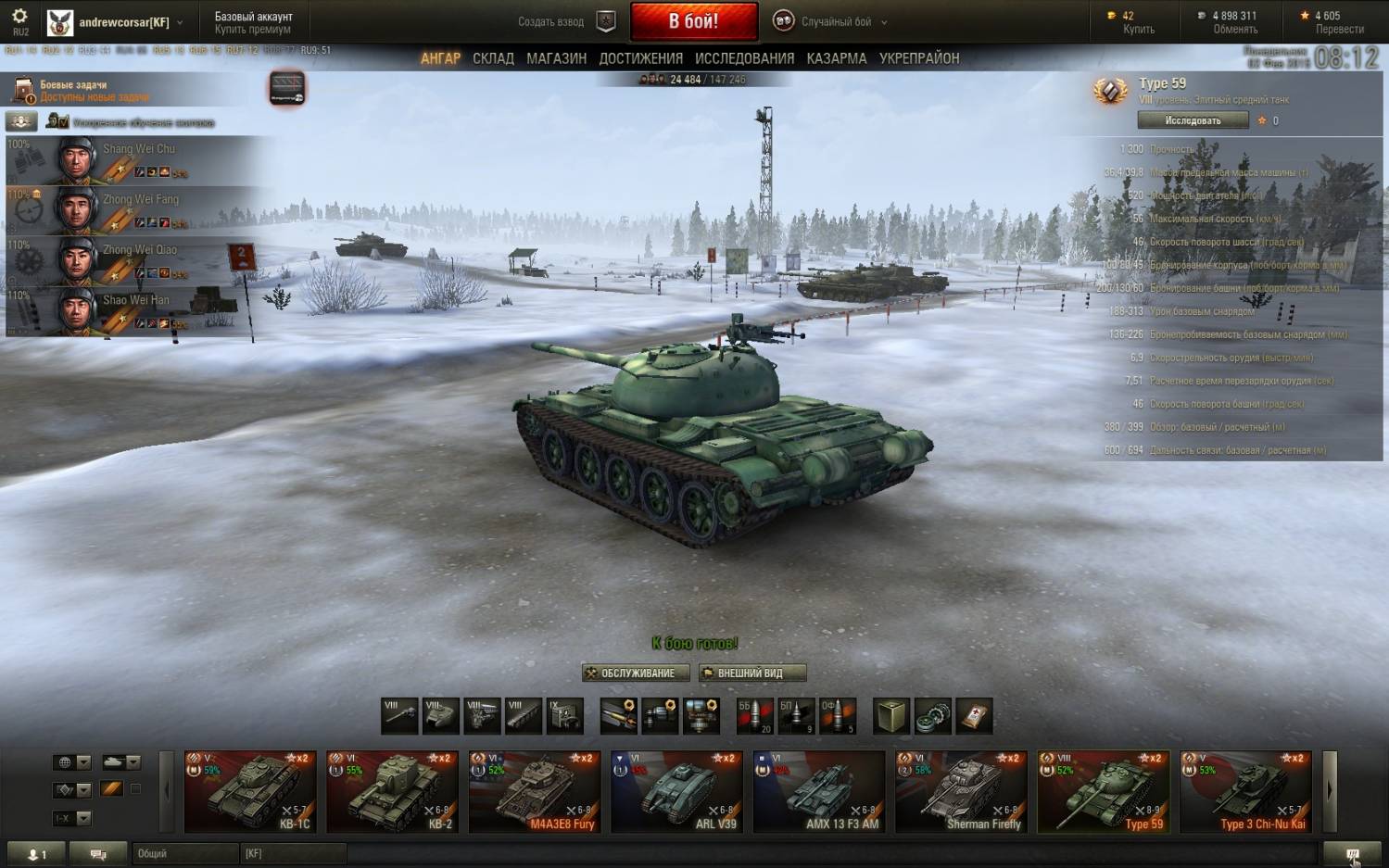Select the Type 3 Chi-Nu Kai tank
Viewport: 1389px width, 868px height.
click(x=1245, y=791)
